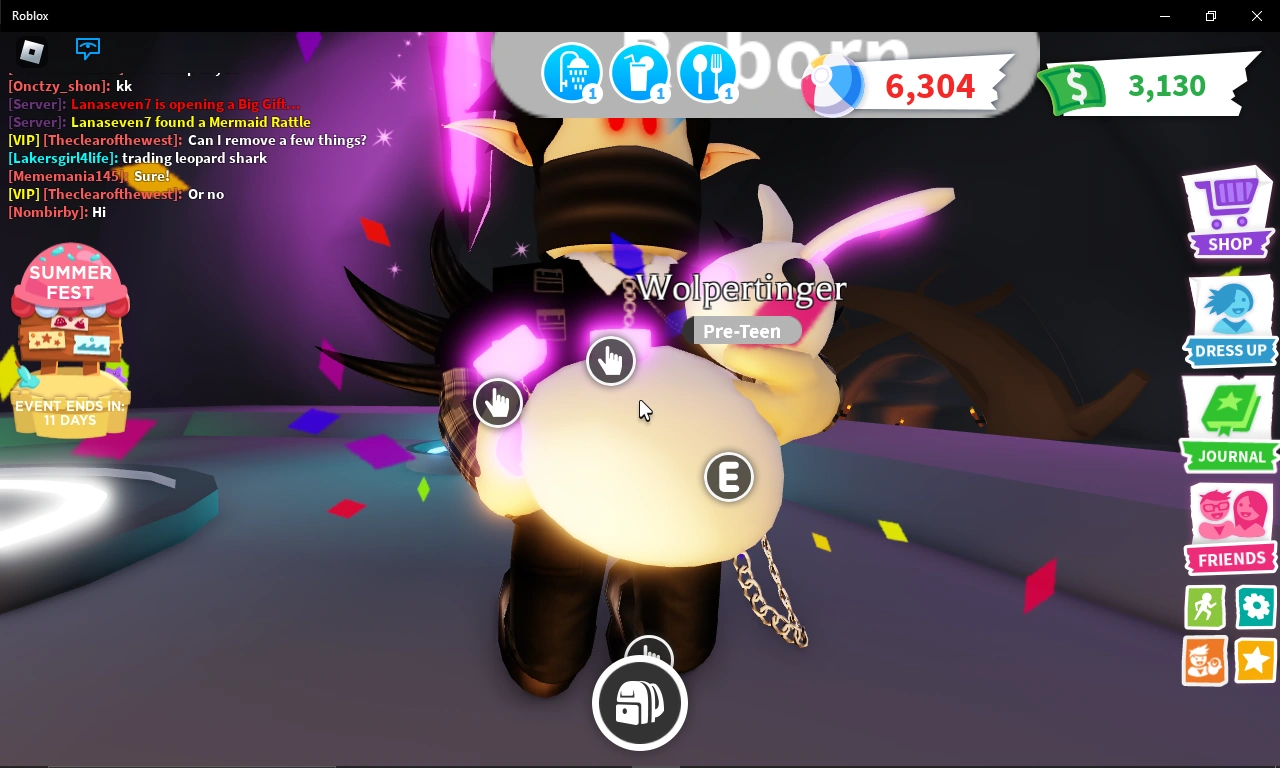This screenshot has width=1280, height=768.
Task: Click the drink need bubble
Action: coord(640,72)
